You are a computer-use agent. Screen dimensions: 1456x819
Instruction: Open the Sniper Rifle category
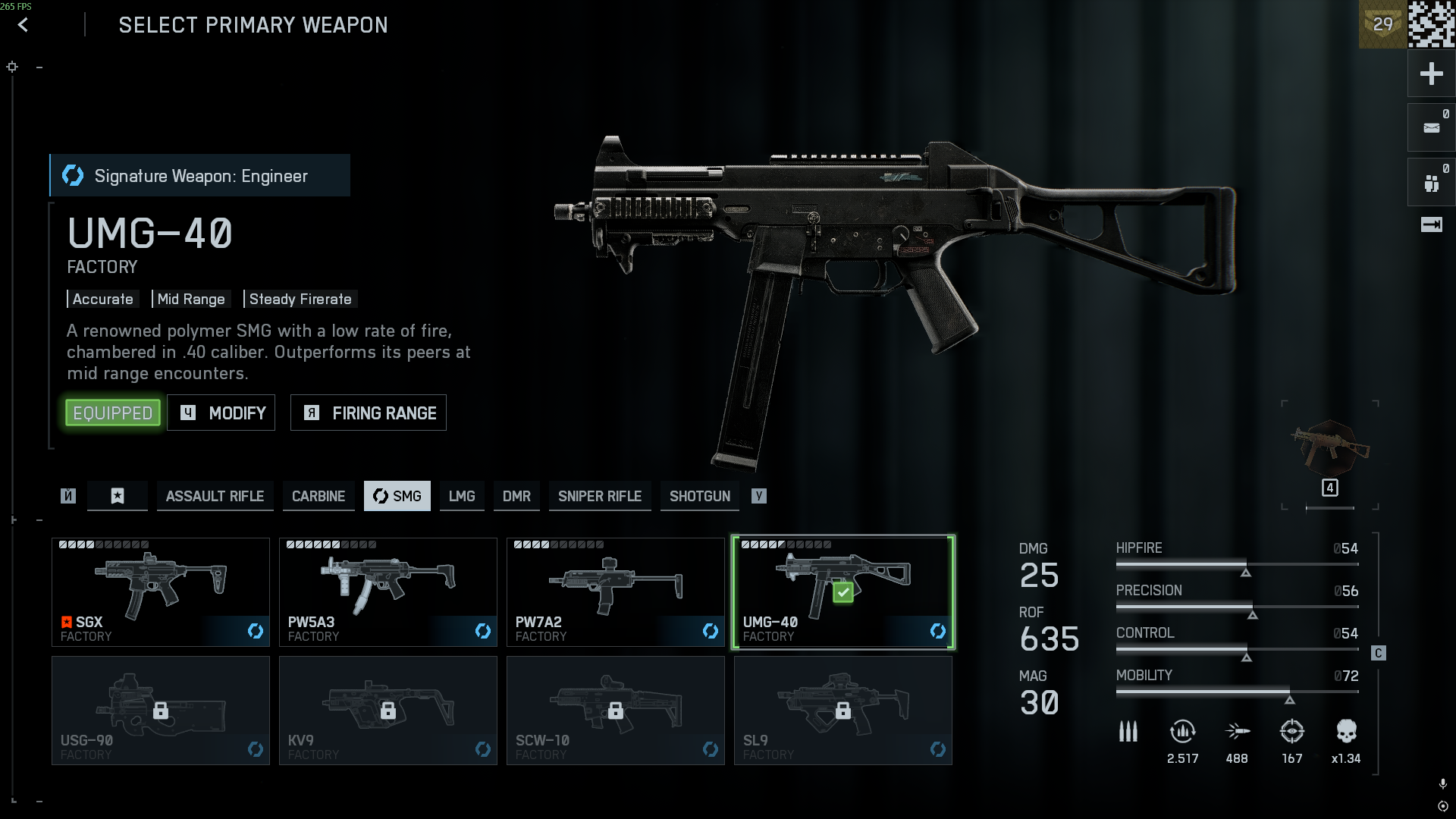tap(600, 497)
